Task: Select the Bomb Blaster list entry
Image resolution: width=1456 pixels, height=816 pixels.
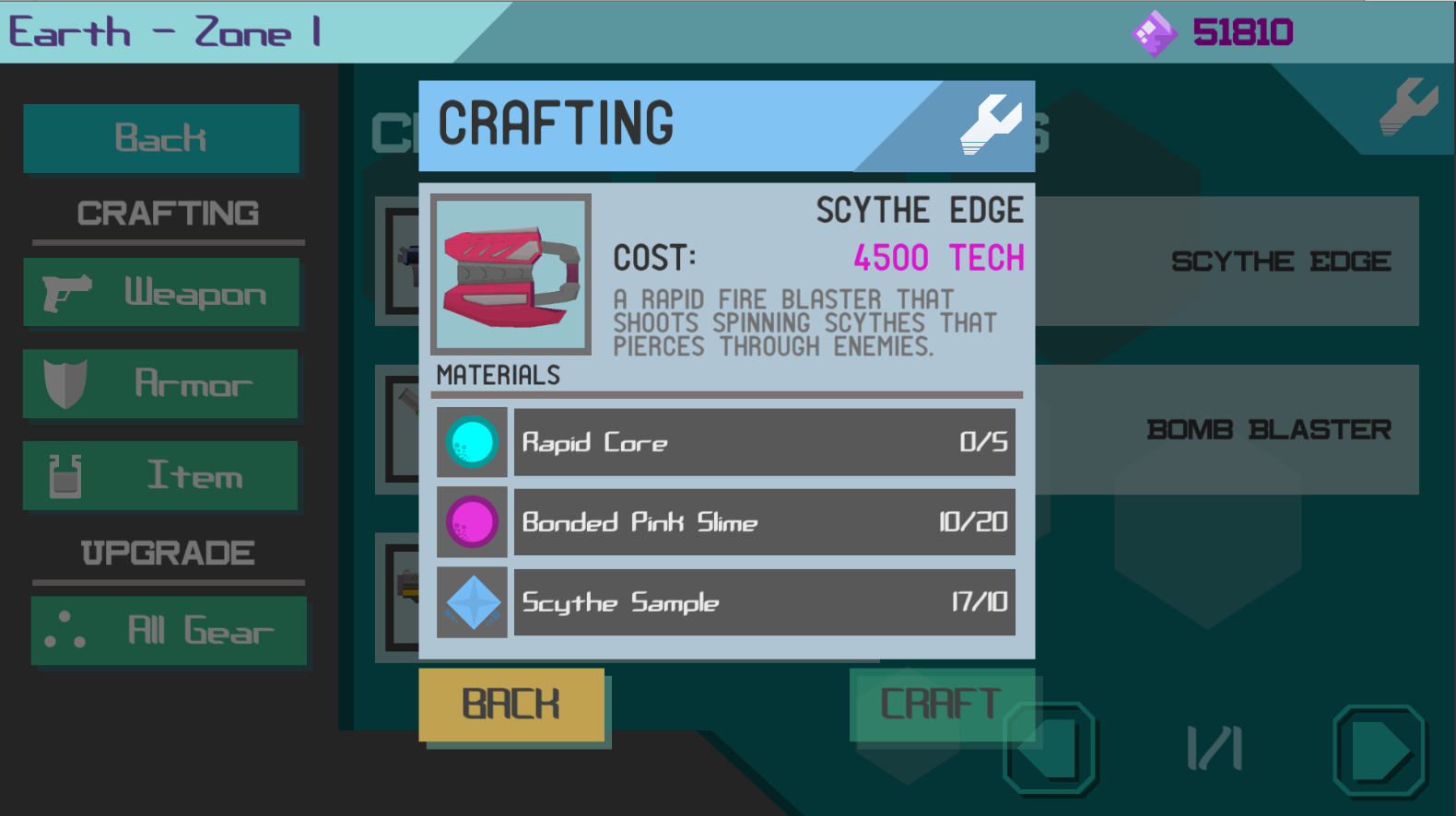Action: [1270, 428]
